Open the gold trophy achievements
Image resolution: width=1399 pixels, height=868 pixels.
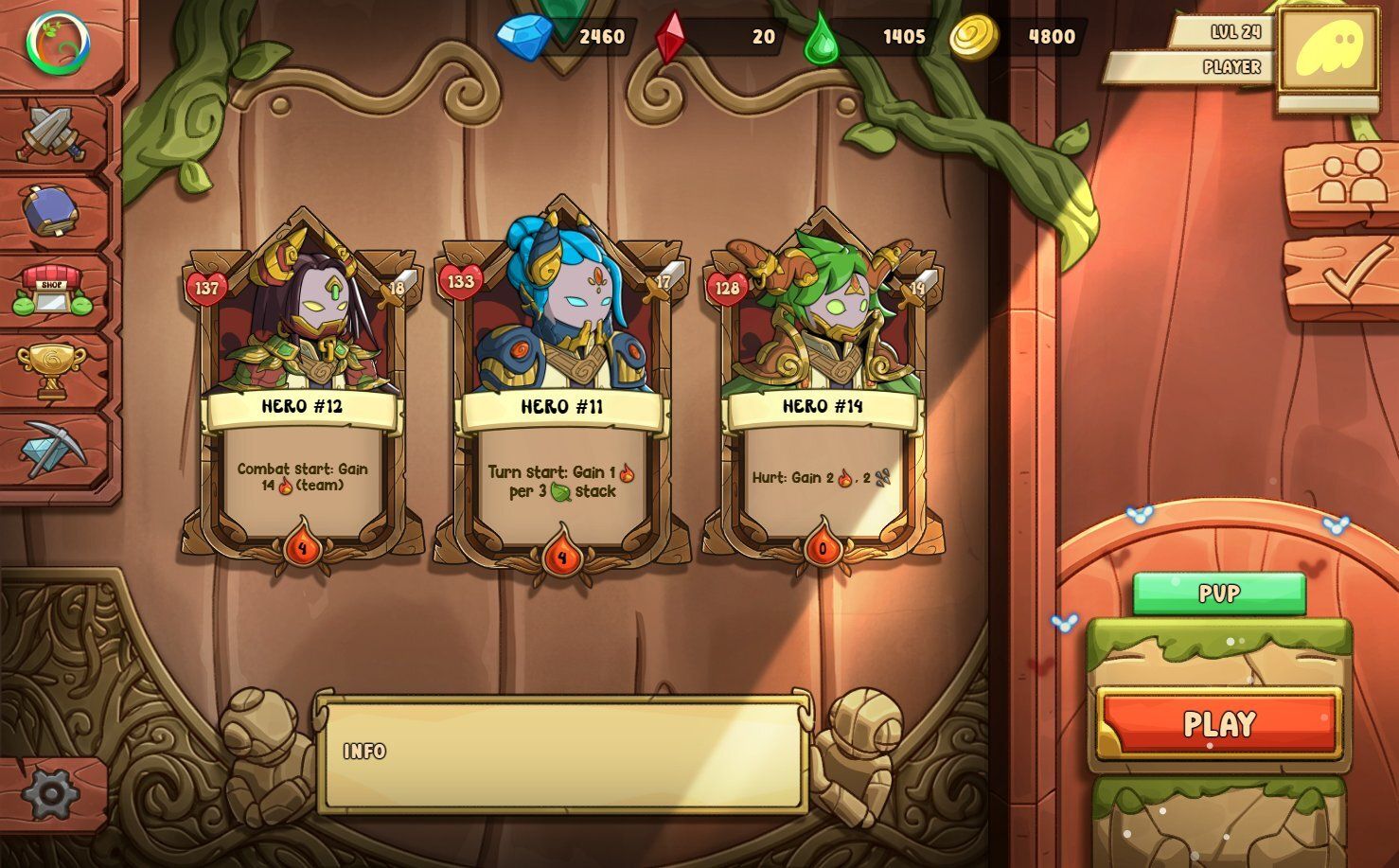point(55,368)
